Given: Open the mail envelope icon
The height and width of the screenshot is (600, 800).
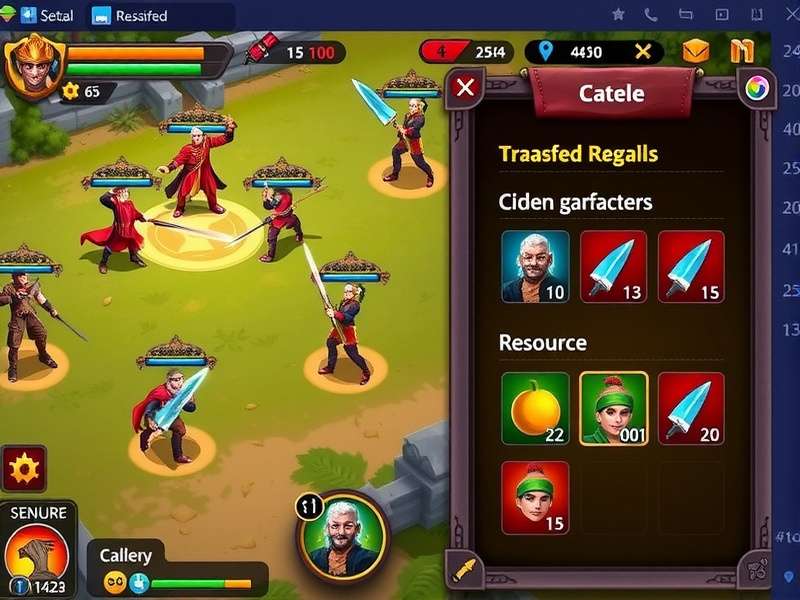Looking at the screenshot, I should click(x=696, y=52).
